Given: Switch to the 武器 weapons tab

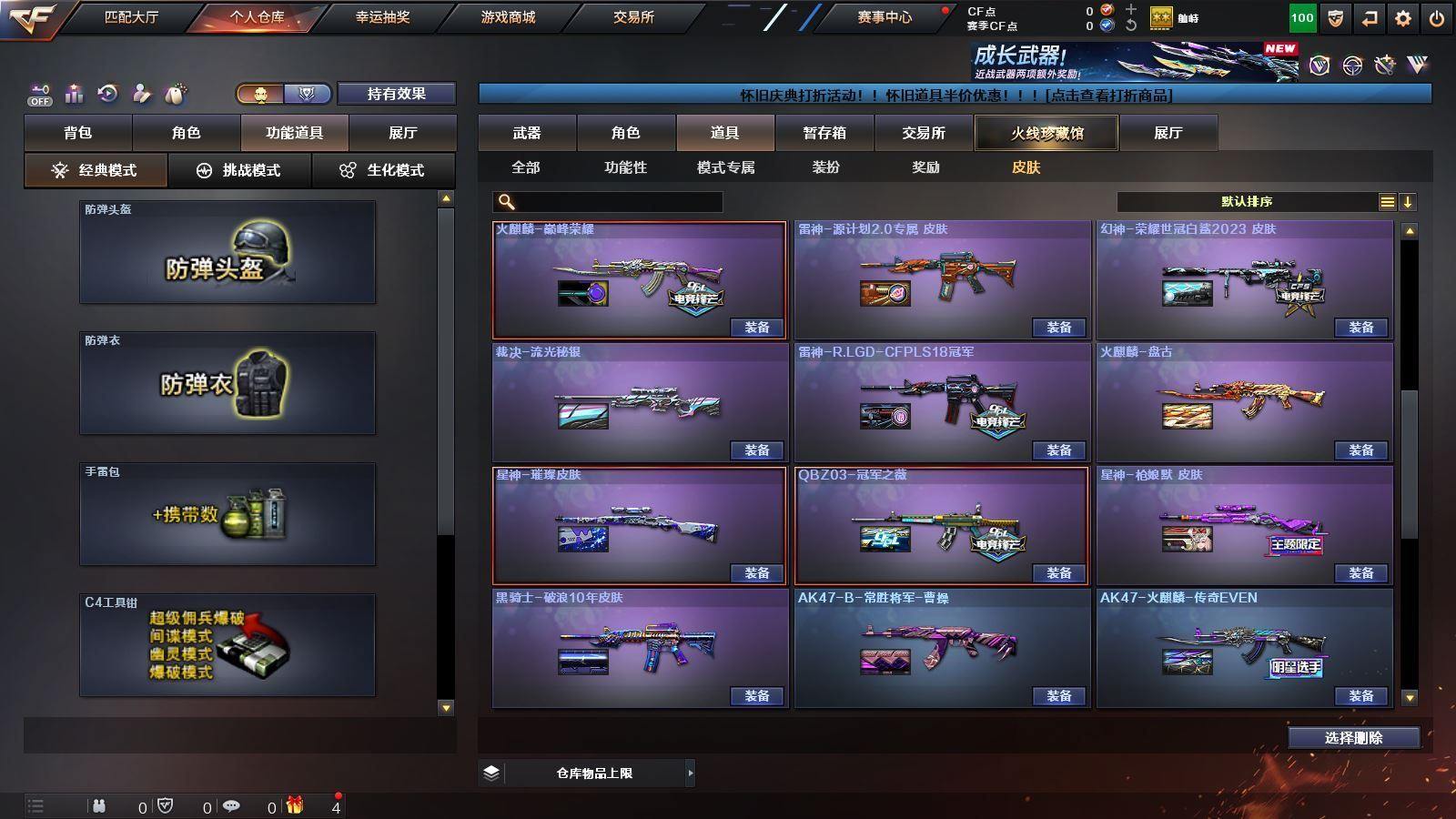Looking at the screenshot, I should [527, 133].
